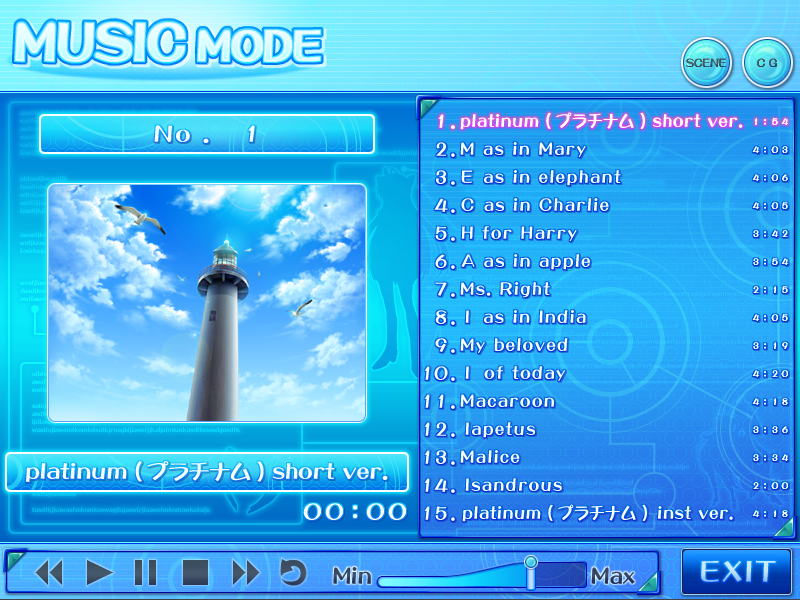Click the rewind button
This screenshot has width=800, height=600.
click(49, 573)
